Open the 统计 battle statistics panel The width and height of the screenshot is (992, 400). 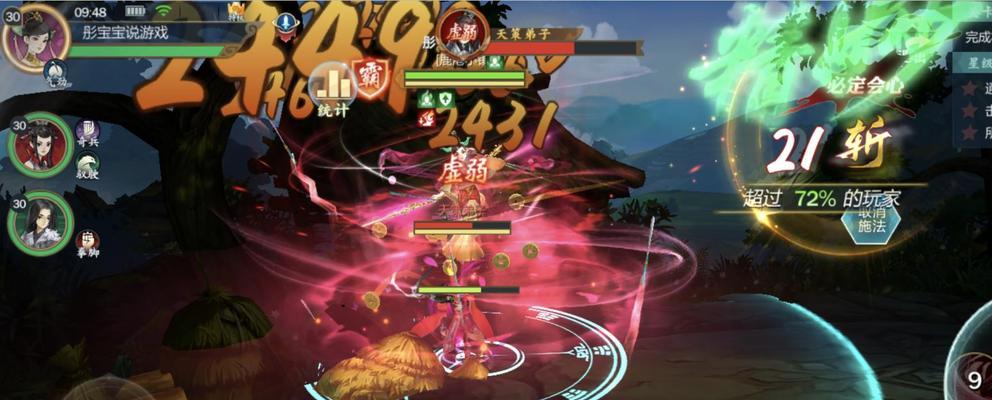click(332, 89)
